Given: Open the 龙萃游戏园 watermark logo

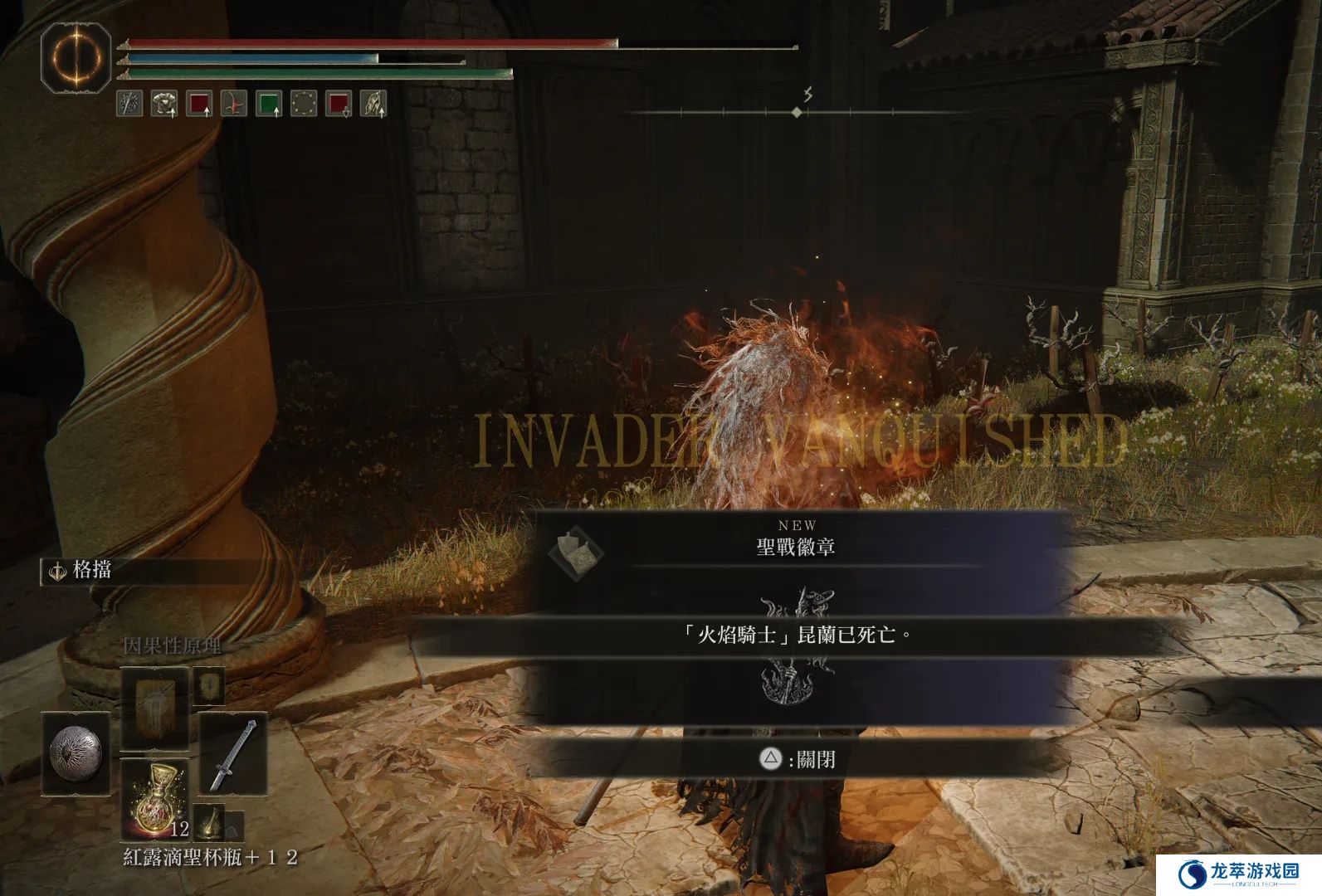Looking at the screenshot, I should [1237, 873].
